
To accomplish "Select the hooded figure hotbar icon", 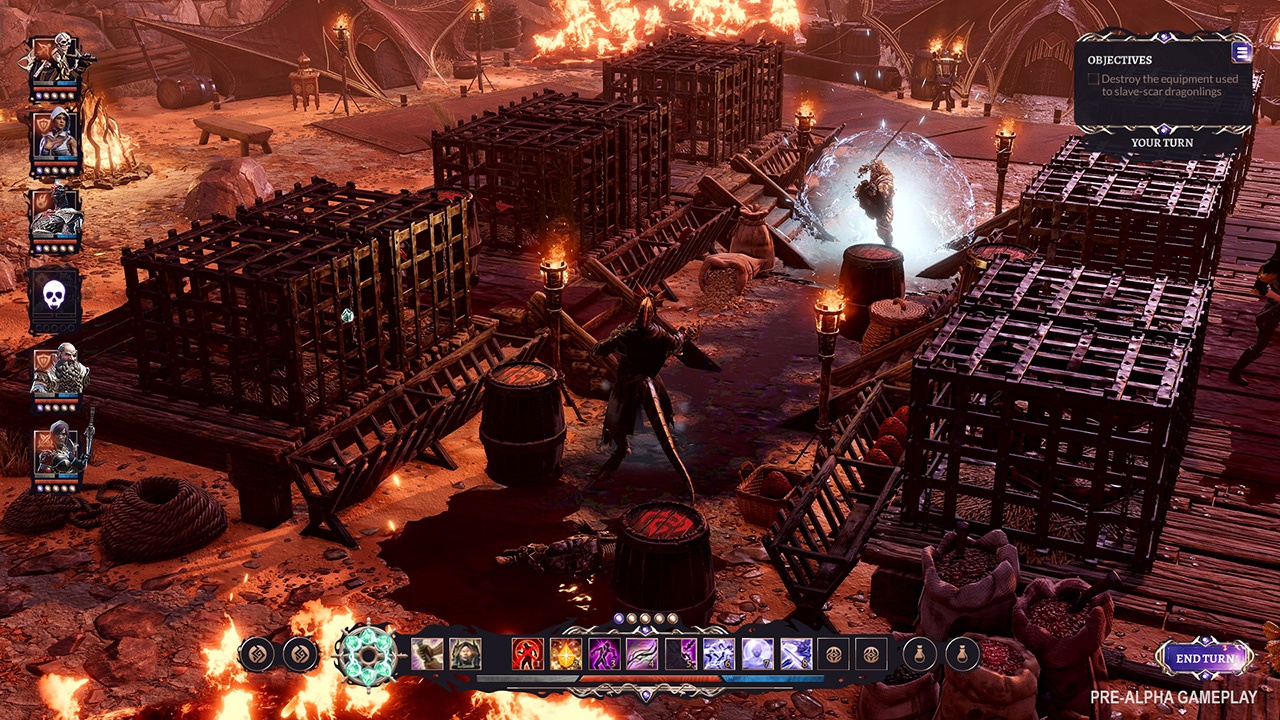I will (465, 654).
